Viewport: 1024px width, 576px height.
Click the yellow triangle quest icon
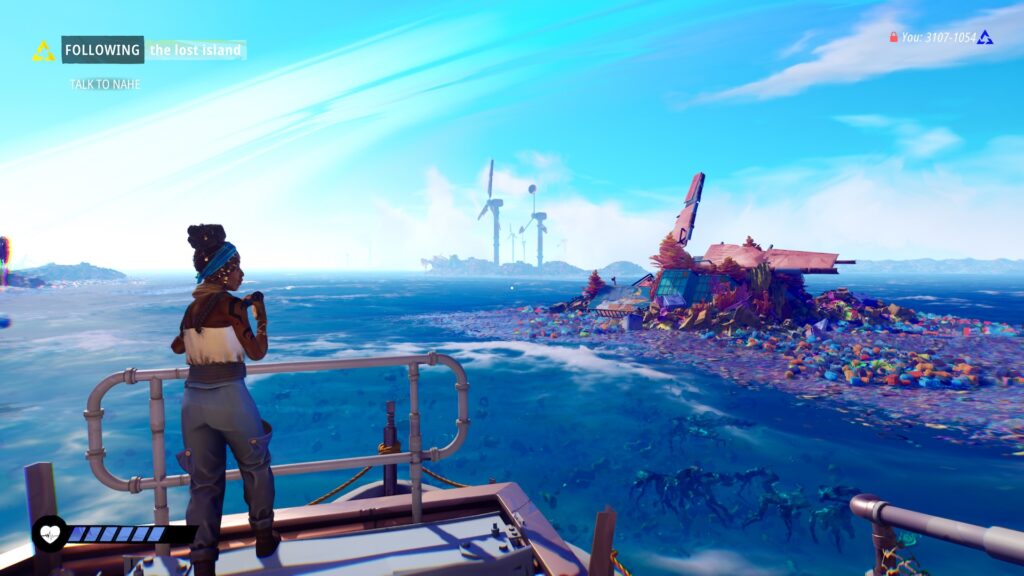[43, 51]
